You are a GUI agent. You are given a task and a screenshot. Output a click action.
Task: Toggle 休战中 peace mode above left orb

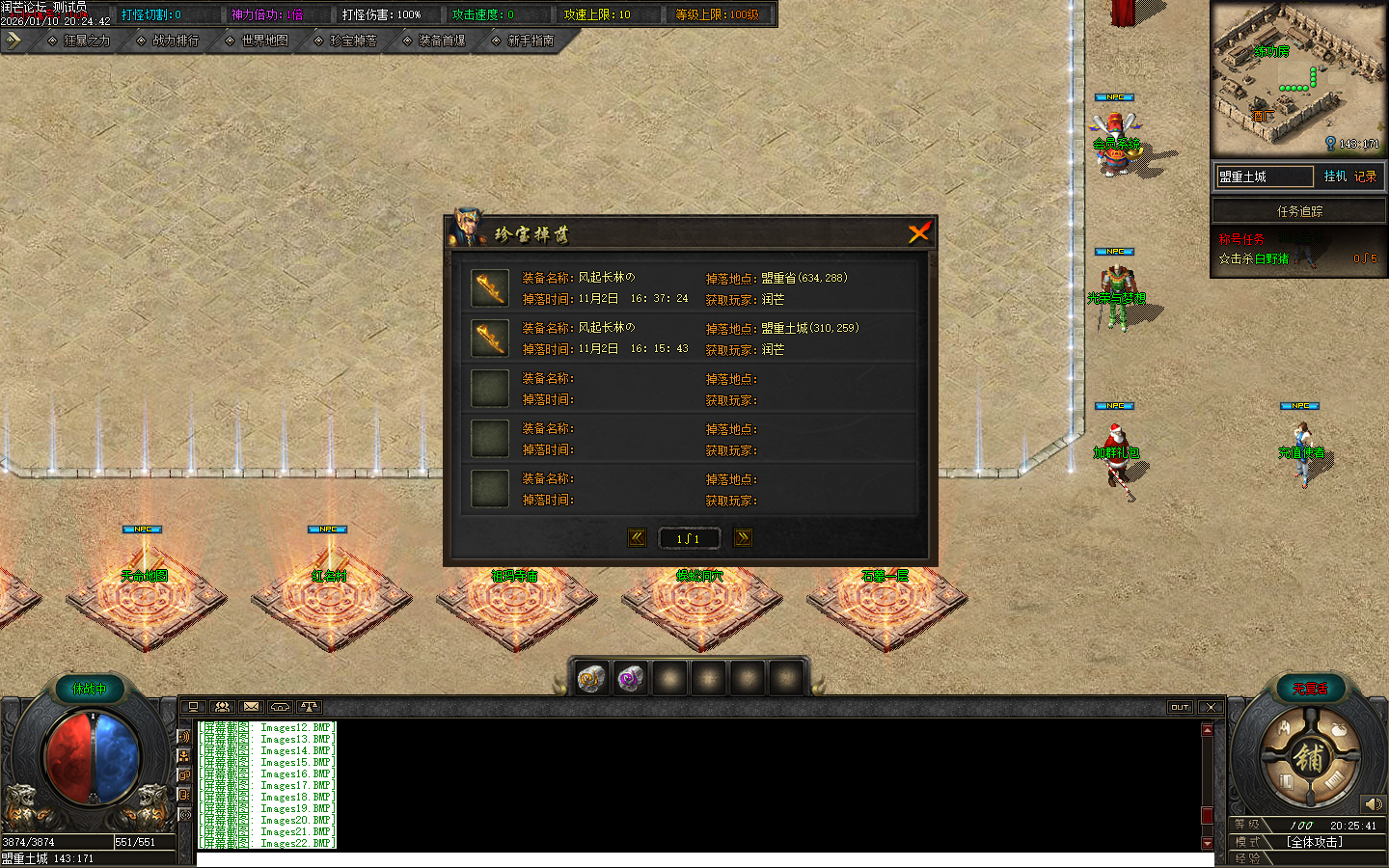[x=90, y=688]
